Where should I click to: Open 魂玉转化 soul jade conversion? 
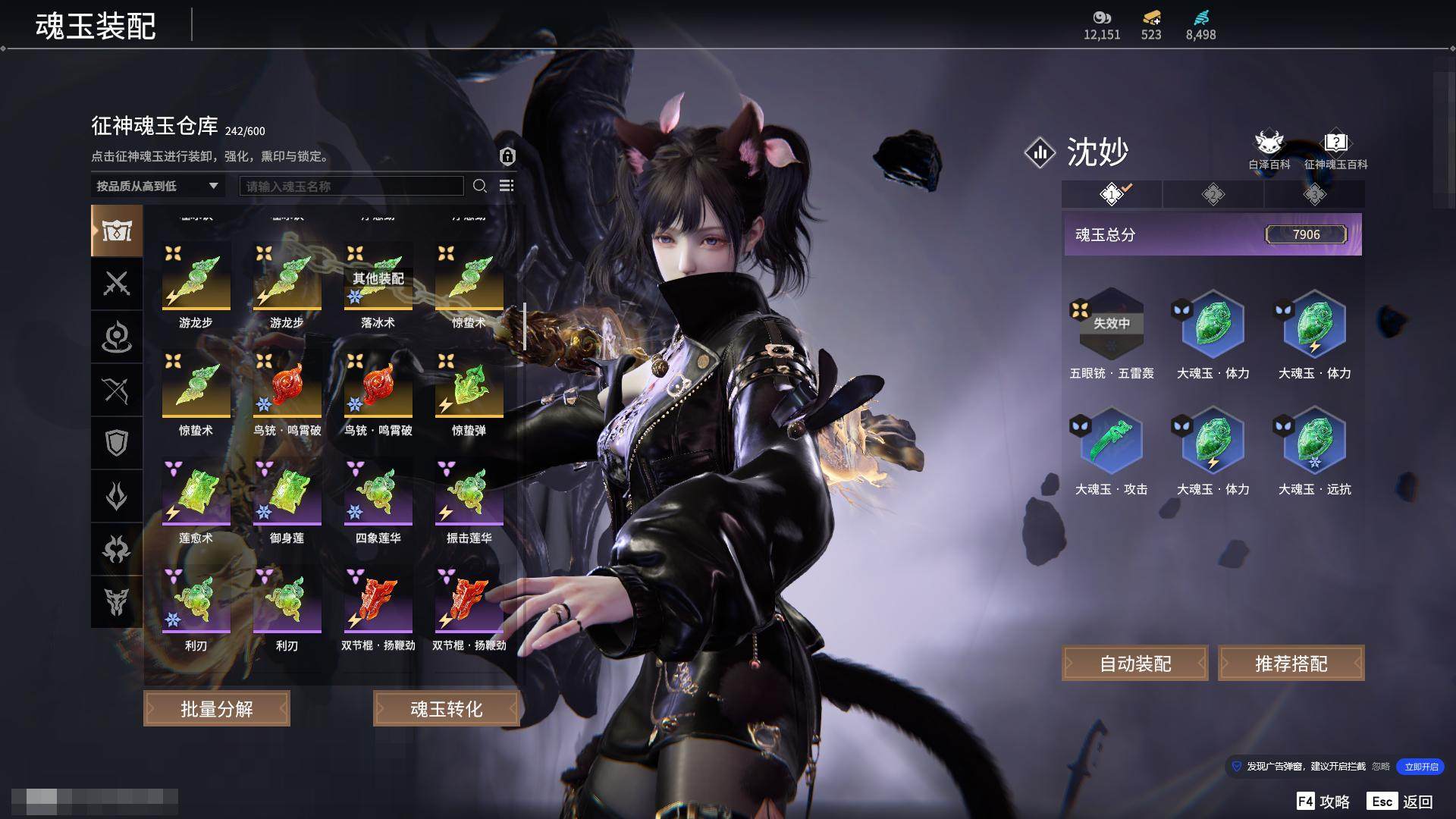click(x=446, y=708)
